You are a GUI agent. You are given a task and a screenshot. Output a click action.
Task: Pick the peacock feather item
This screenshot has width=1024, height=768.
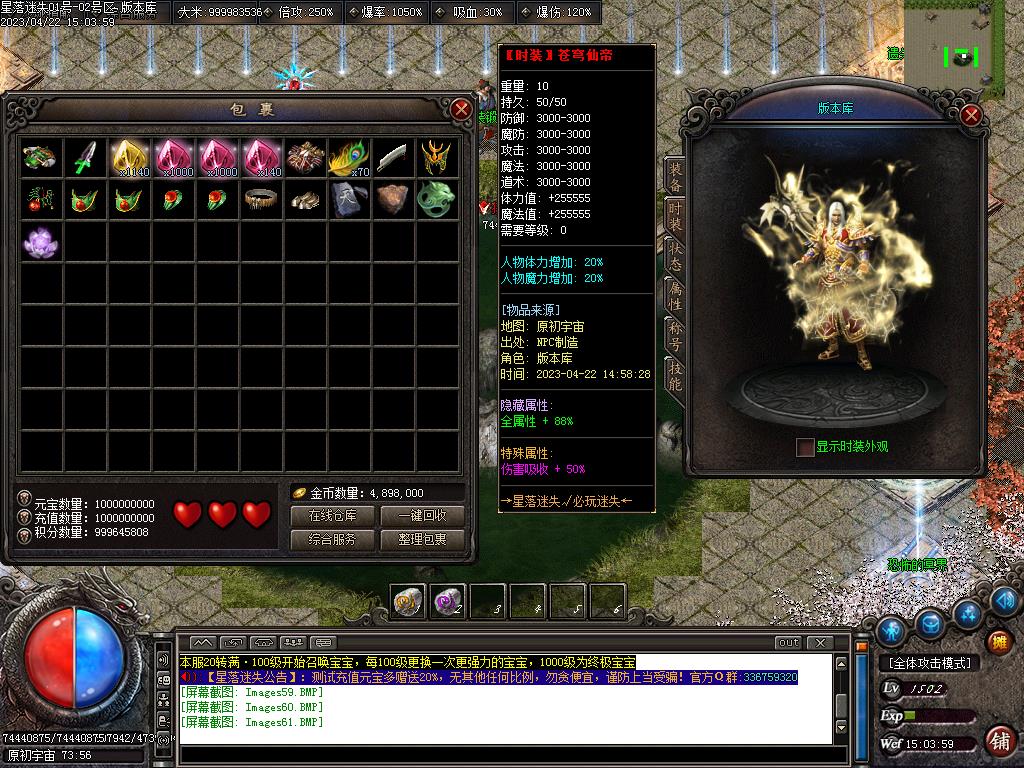point(349,157)
